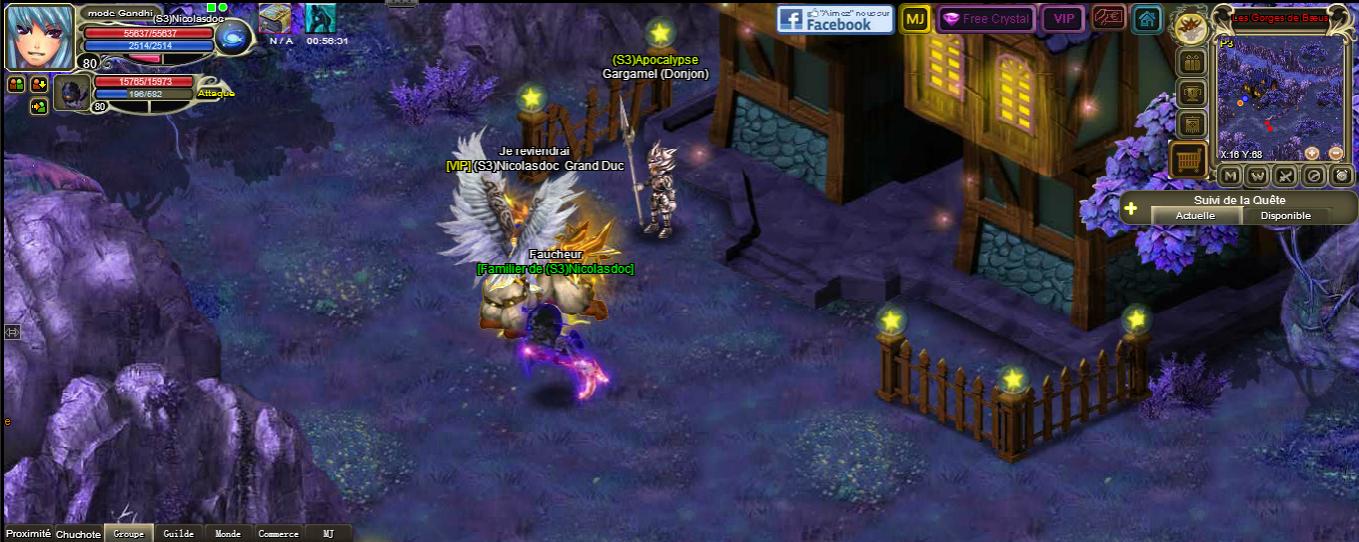This screenshot has width=1359, height=542.
Task: Toggle the pet Attaque mode label
Action: (215, 93)
